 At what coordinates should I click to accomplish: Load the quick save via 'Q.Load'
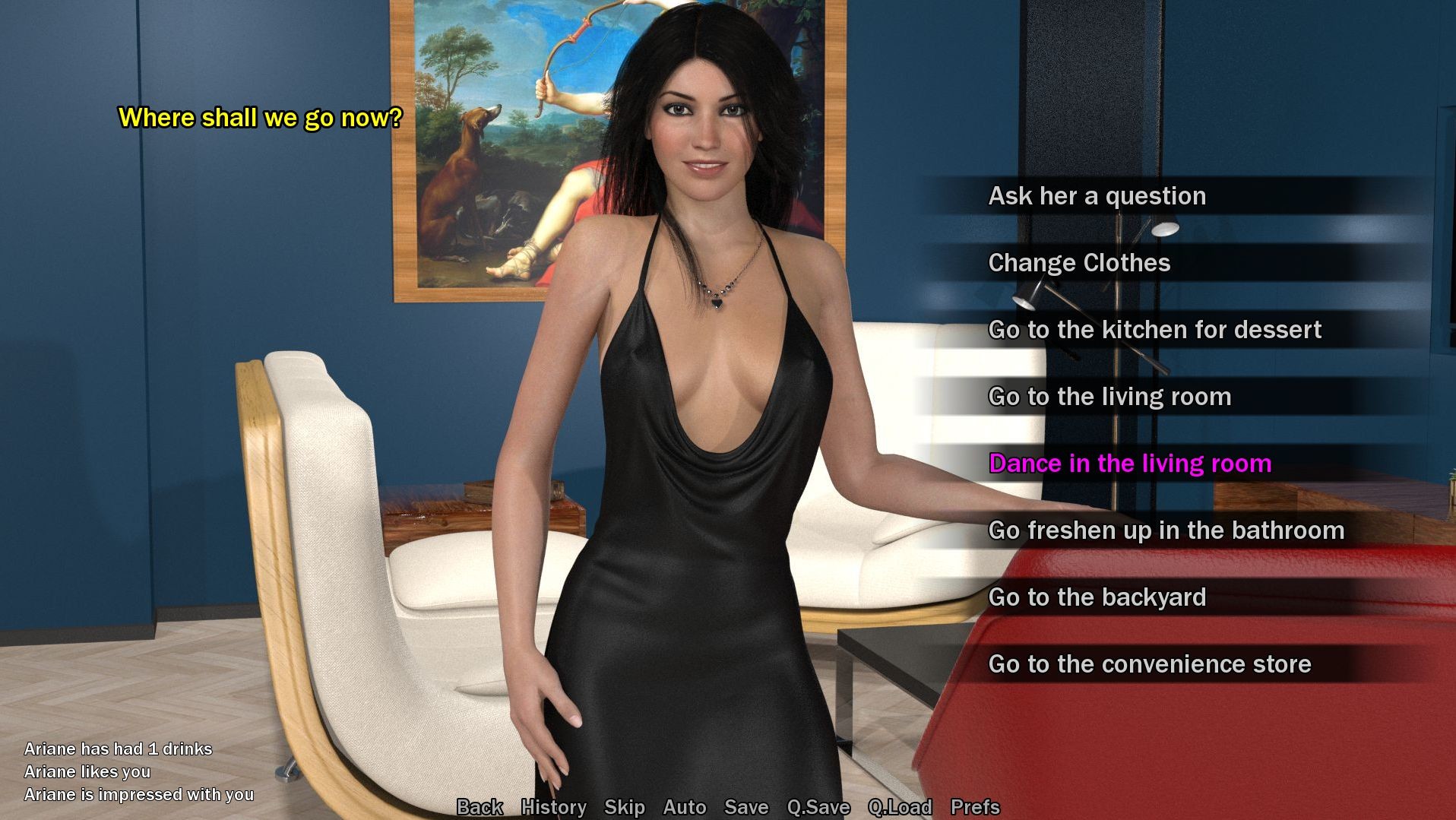(899, 807)
